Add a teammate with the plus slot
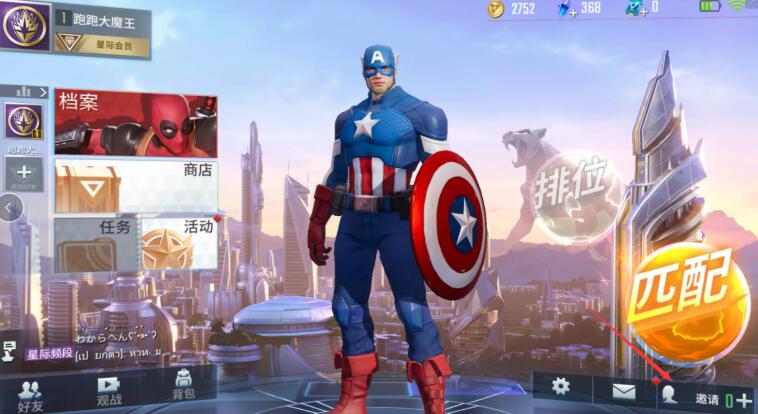 pos(24,174)
